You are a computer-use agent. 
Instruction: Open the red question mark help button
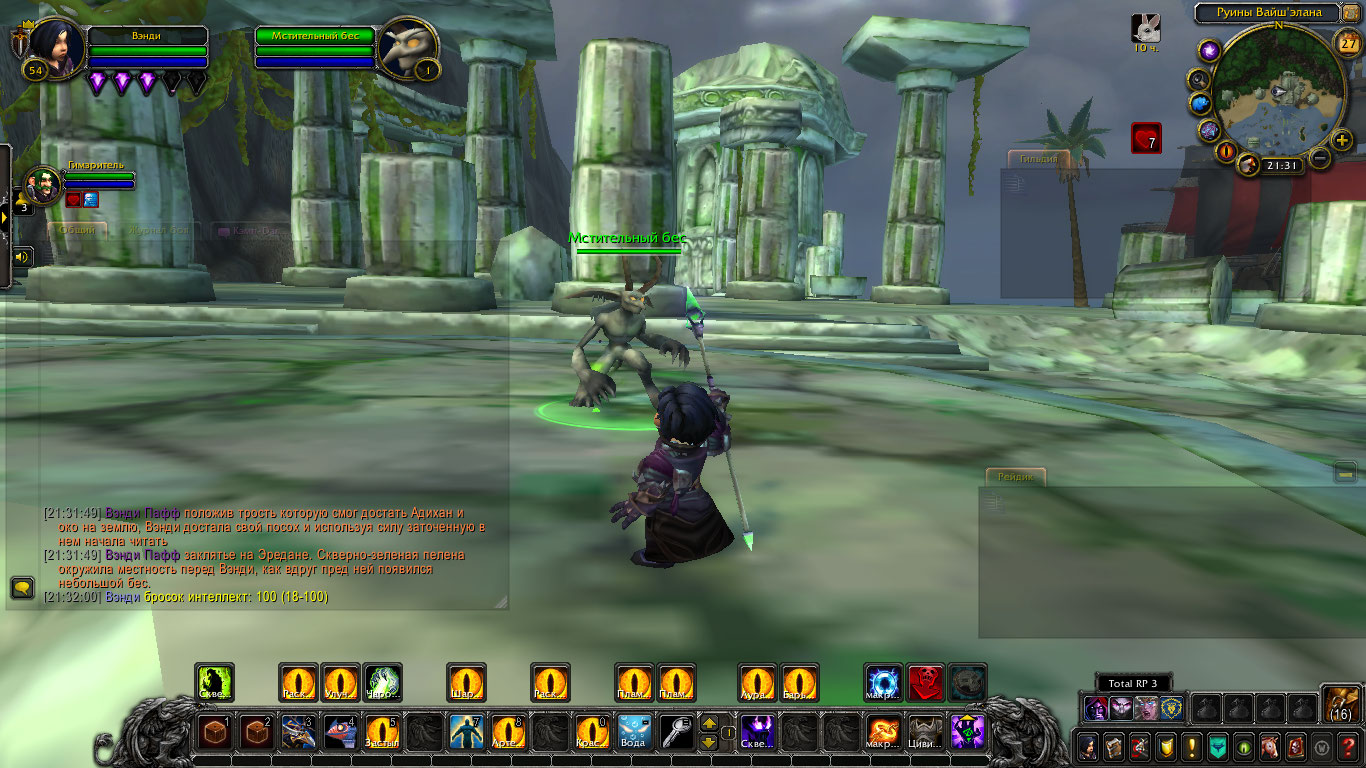(x=1347, y=746)
